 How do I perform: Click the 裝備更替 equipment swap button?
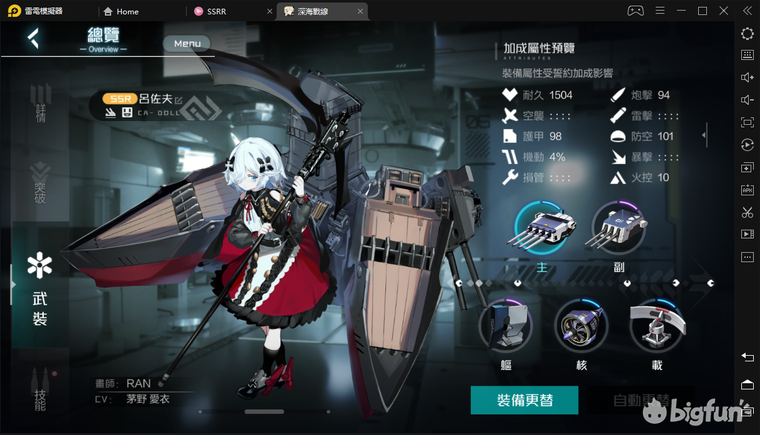(525, 399)
